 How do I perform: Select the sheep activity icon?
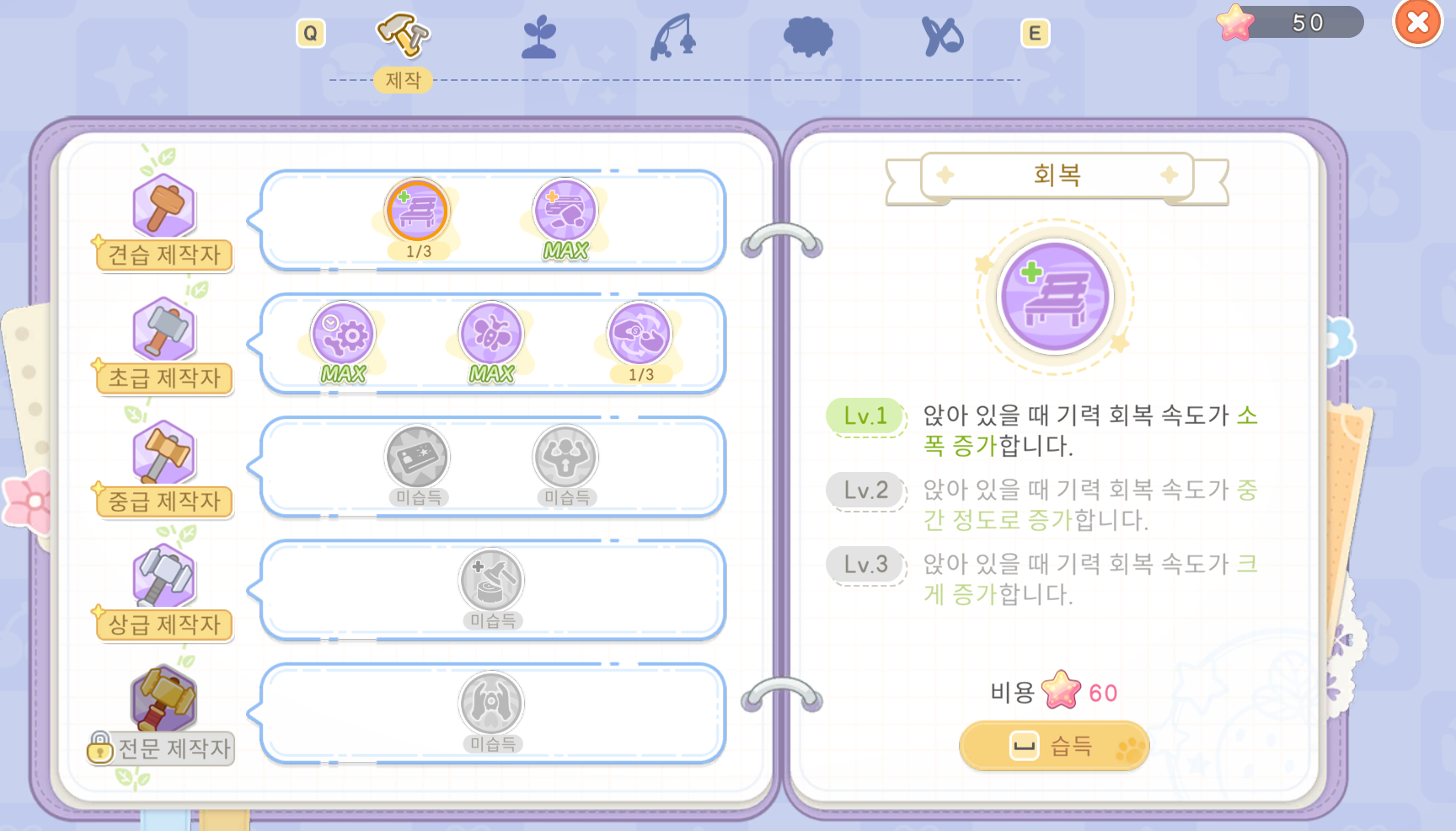click(806, 36)
